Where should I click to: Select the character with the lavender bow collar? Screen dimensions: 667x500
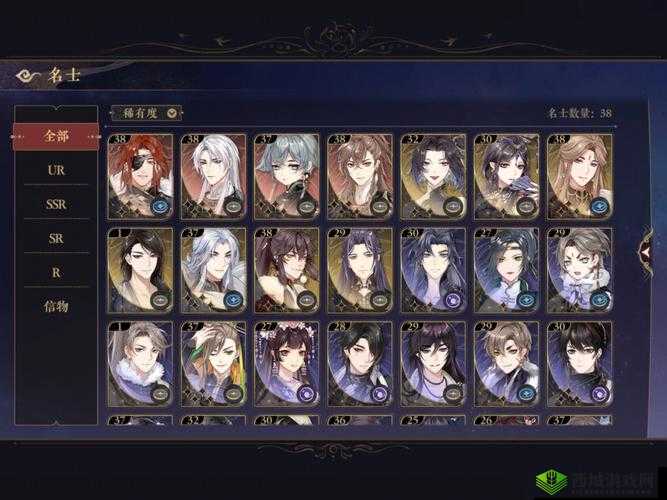pyautogui.click(x=580, y=269)
